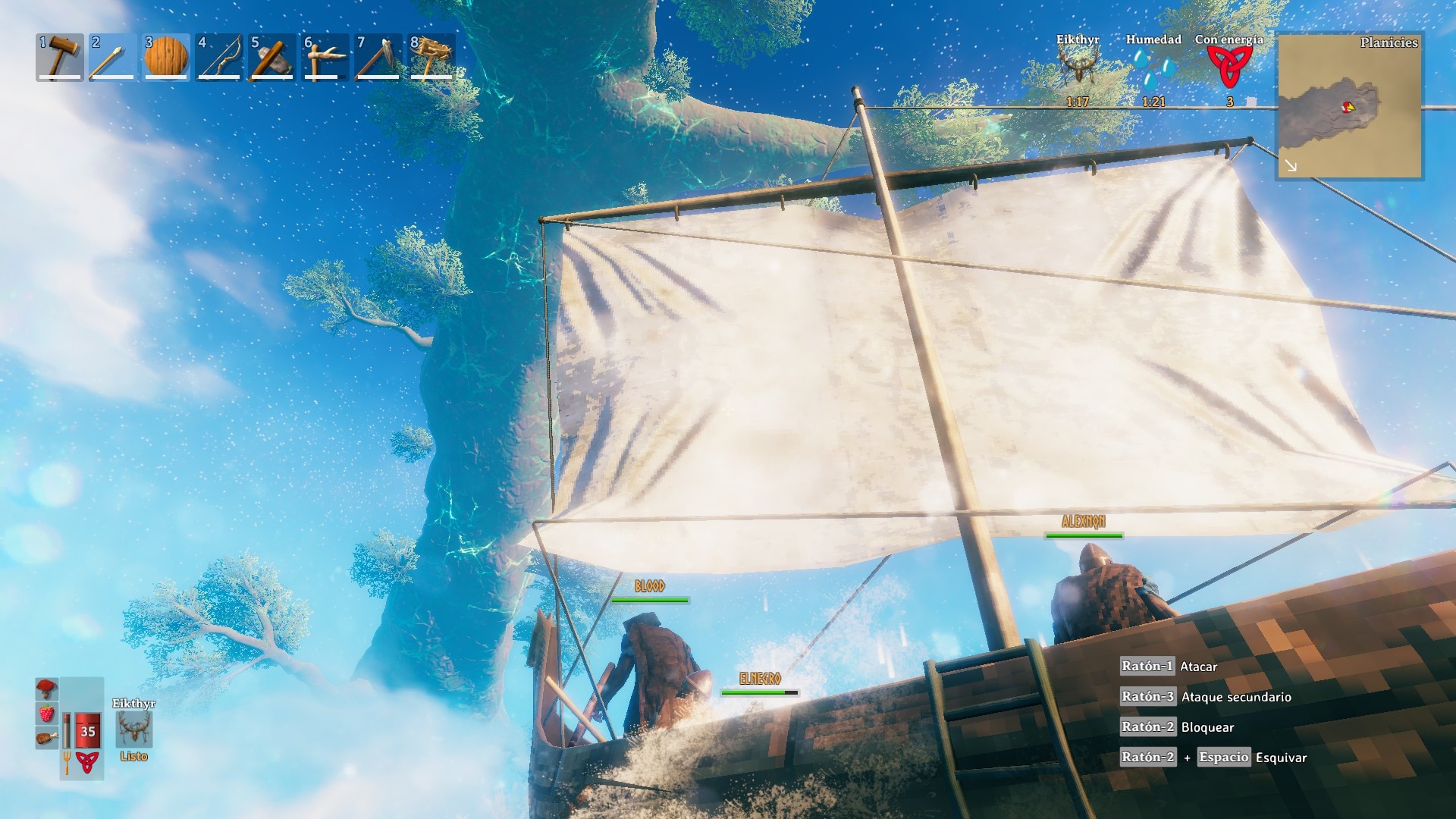
Task: Inspect the Humedad wet status icon
Action: [1153, 68]
